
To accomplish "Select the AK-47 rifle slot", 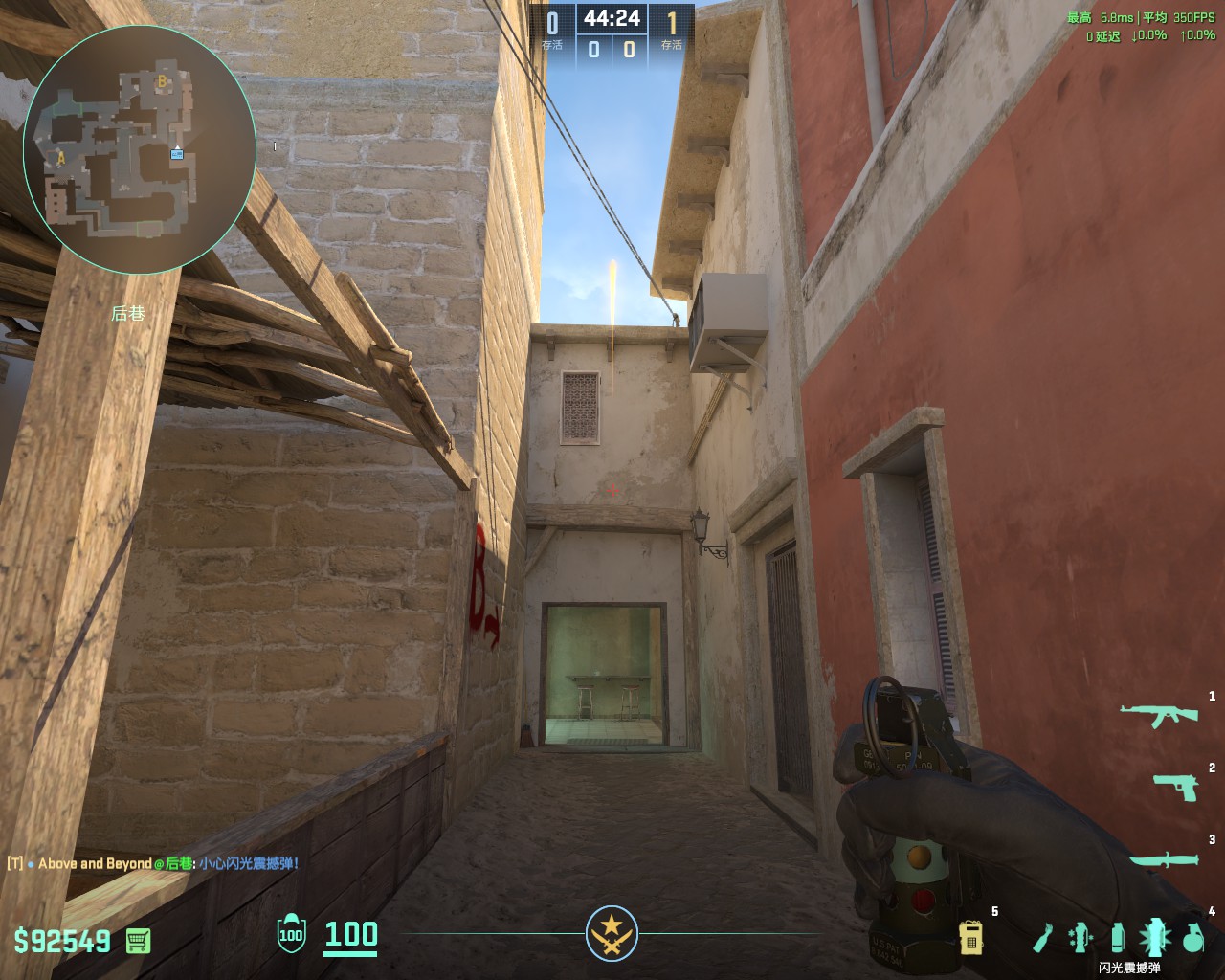I will pos(1159,714).
